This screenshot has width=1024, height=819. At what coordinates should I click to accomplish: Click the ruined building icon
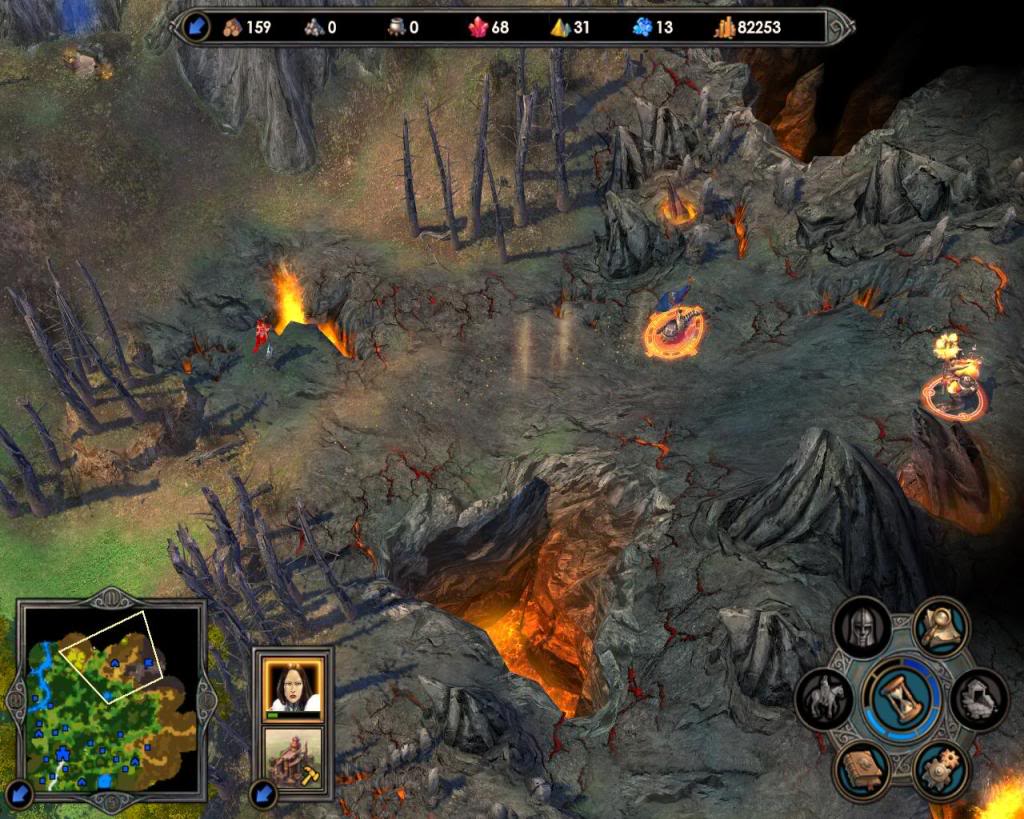coord(979,699)
